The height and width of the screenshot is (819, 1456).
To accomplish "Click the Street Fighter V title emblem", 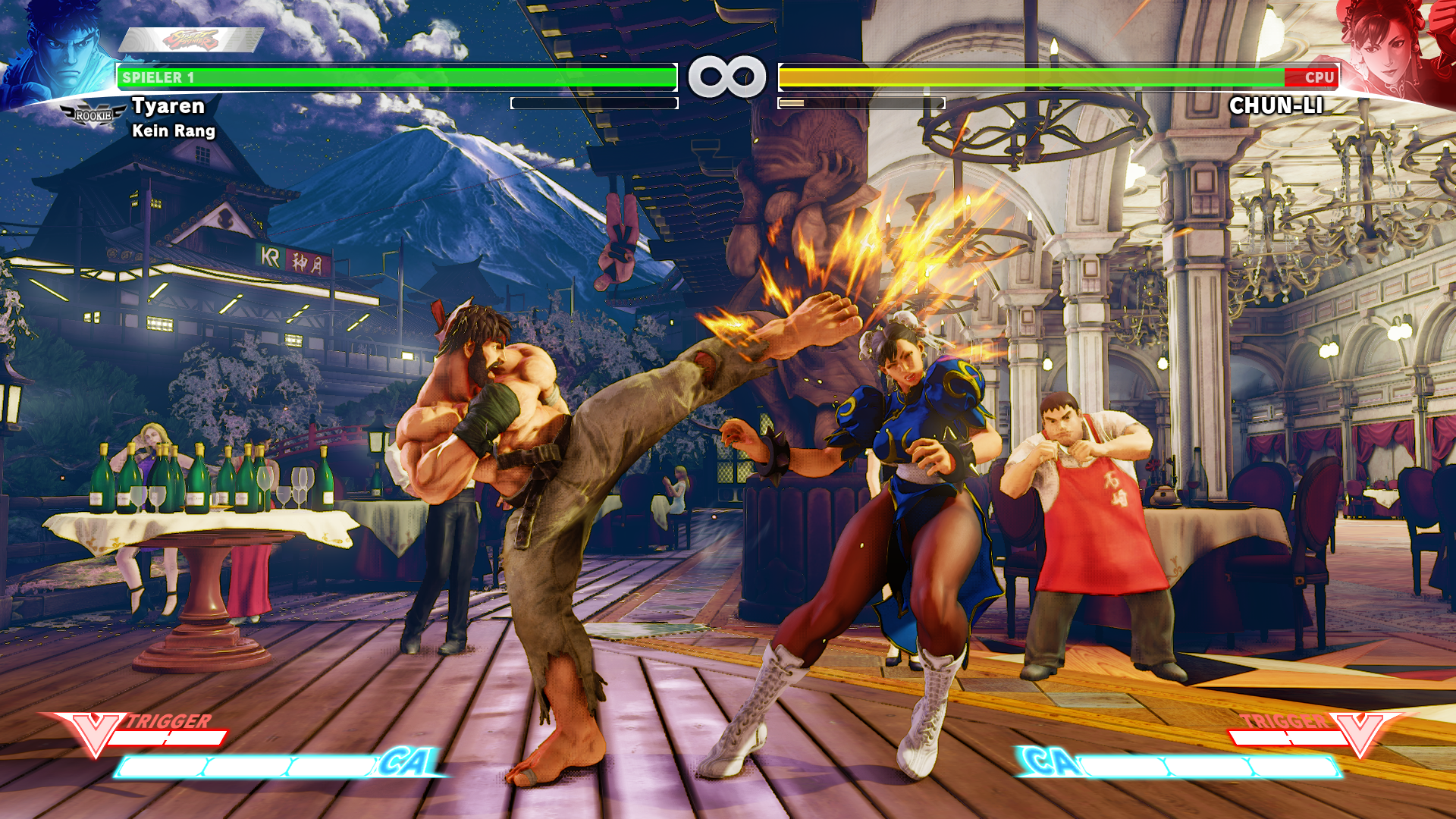I will click(x=191, y=39).
